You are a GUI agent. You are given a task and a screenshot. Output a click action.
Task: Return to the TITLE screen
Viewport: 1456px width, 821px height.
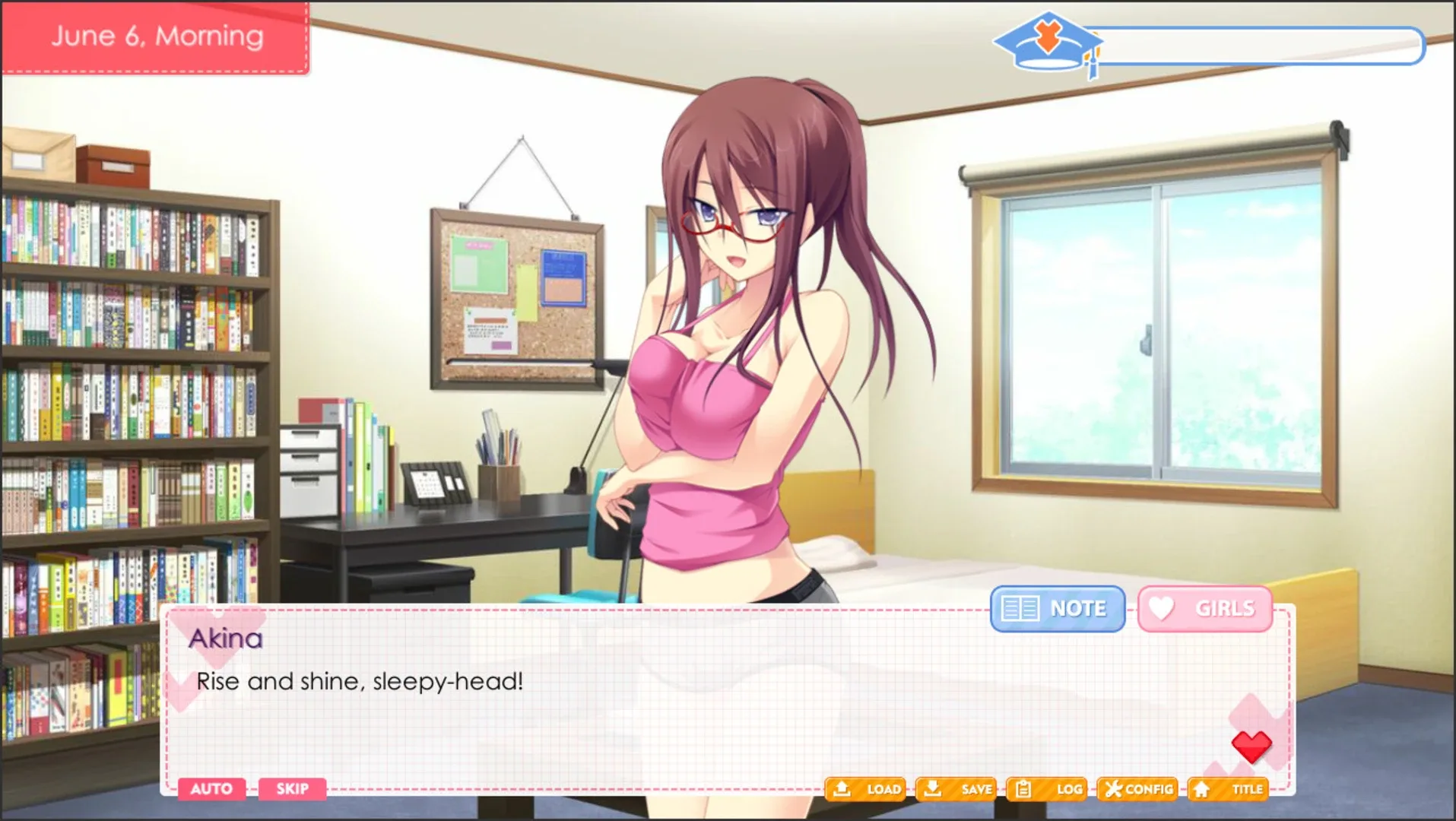(x=1229, y=789)
